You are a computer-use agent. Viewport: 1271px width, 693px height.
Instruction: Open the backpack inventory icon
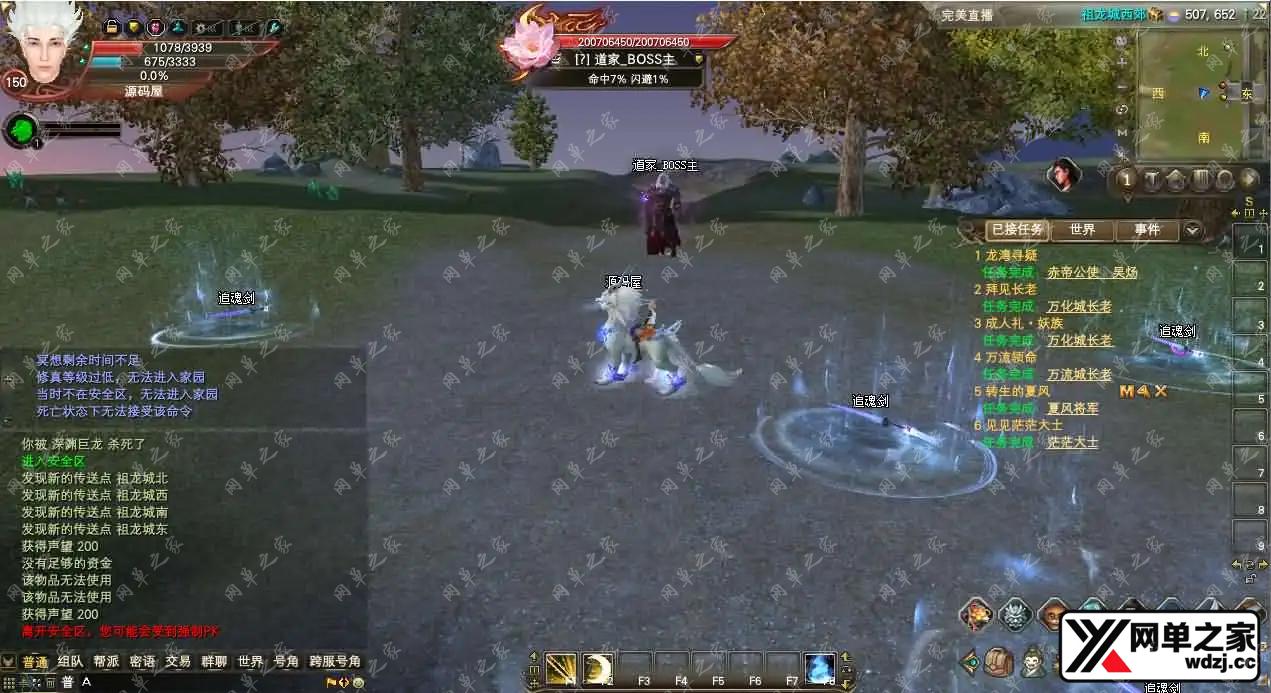coord(999,661)
